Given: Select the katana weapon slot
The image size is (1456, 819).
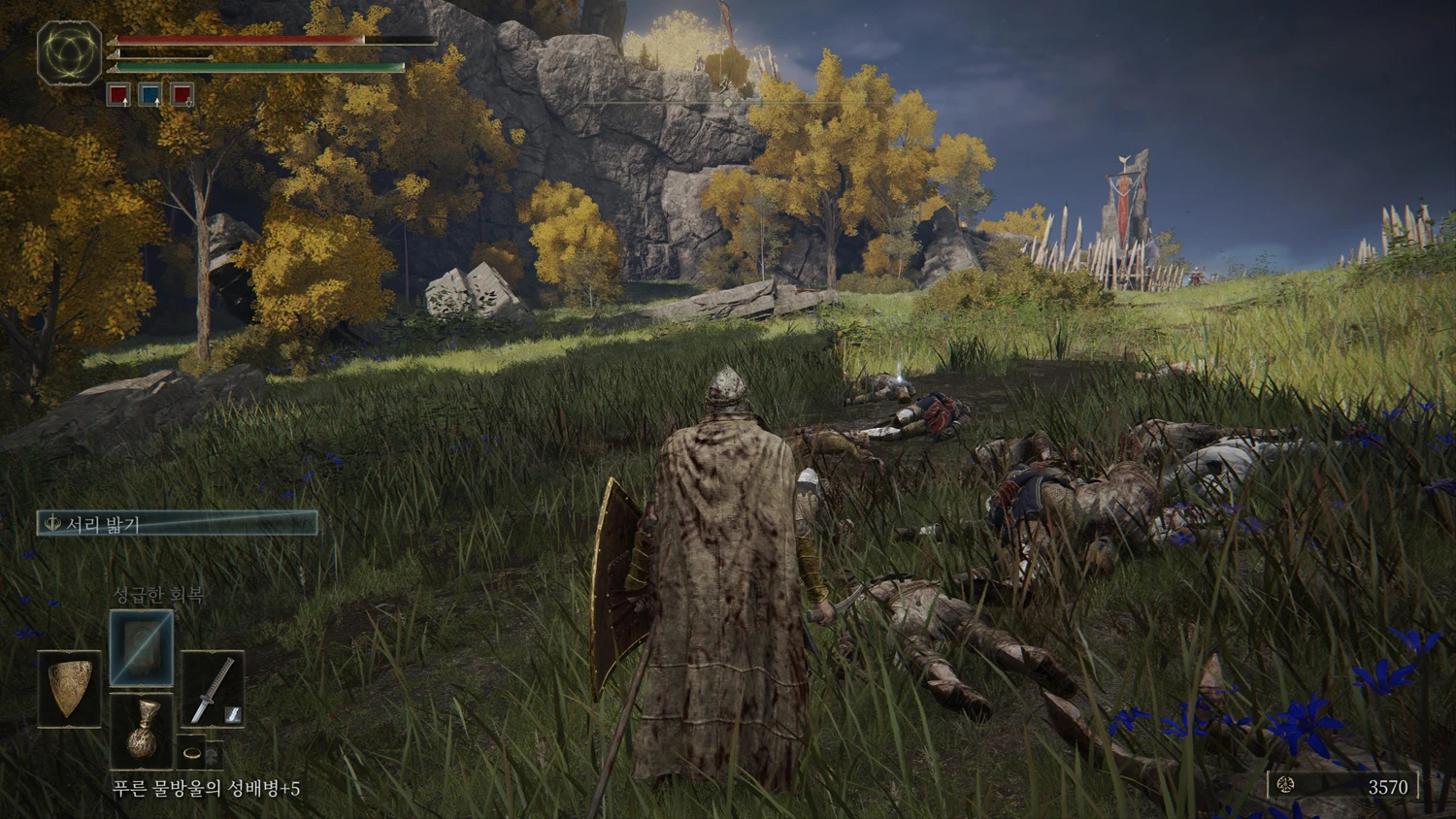Looking at the screenshot, I should click(213, 688).
